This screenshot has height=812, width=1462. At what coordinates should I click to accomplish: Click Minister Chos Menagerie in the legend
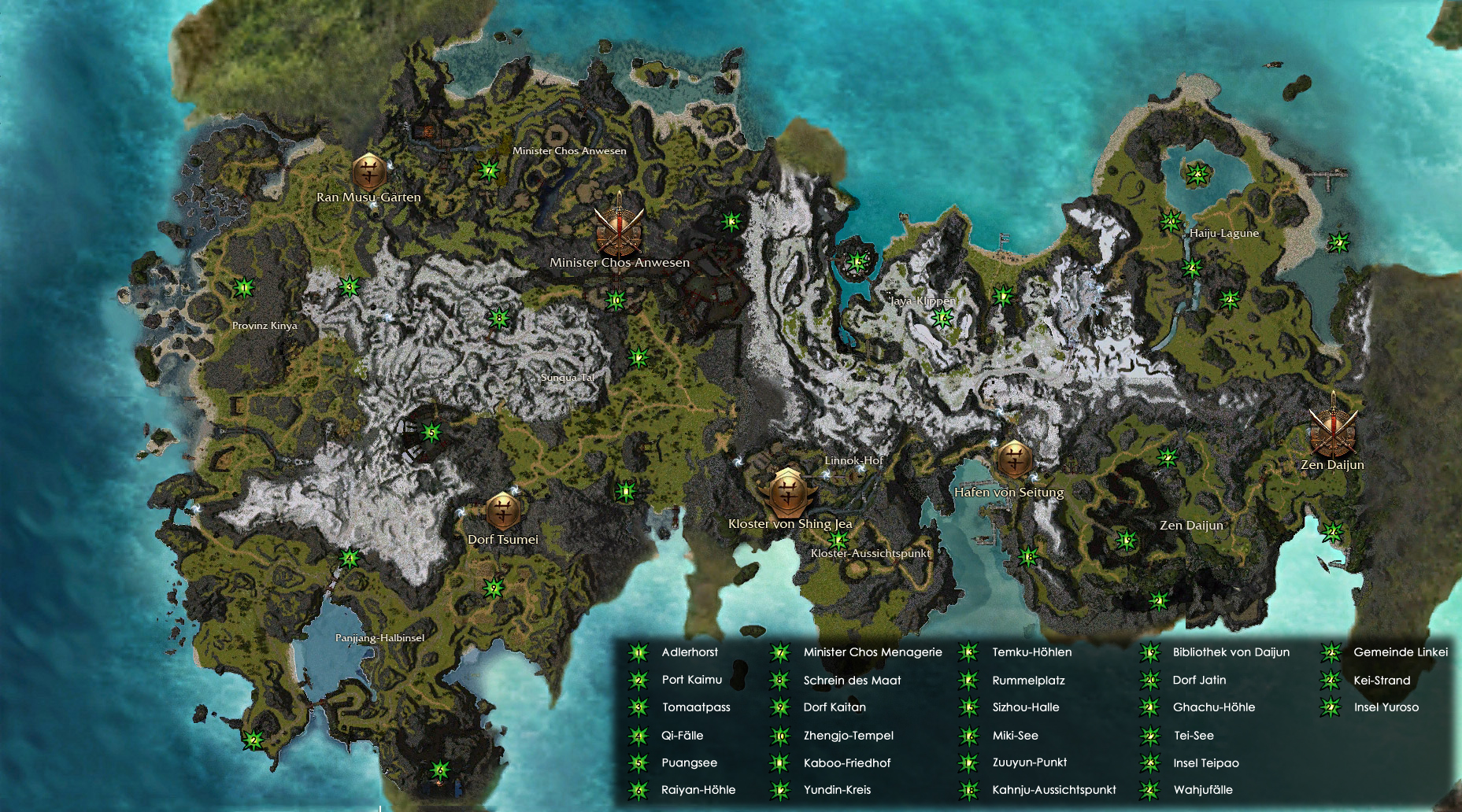872,652
